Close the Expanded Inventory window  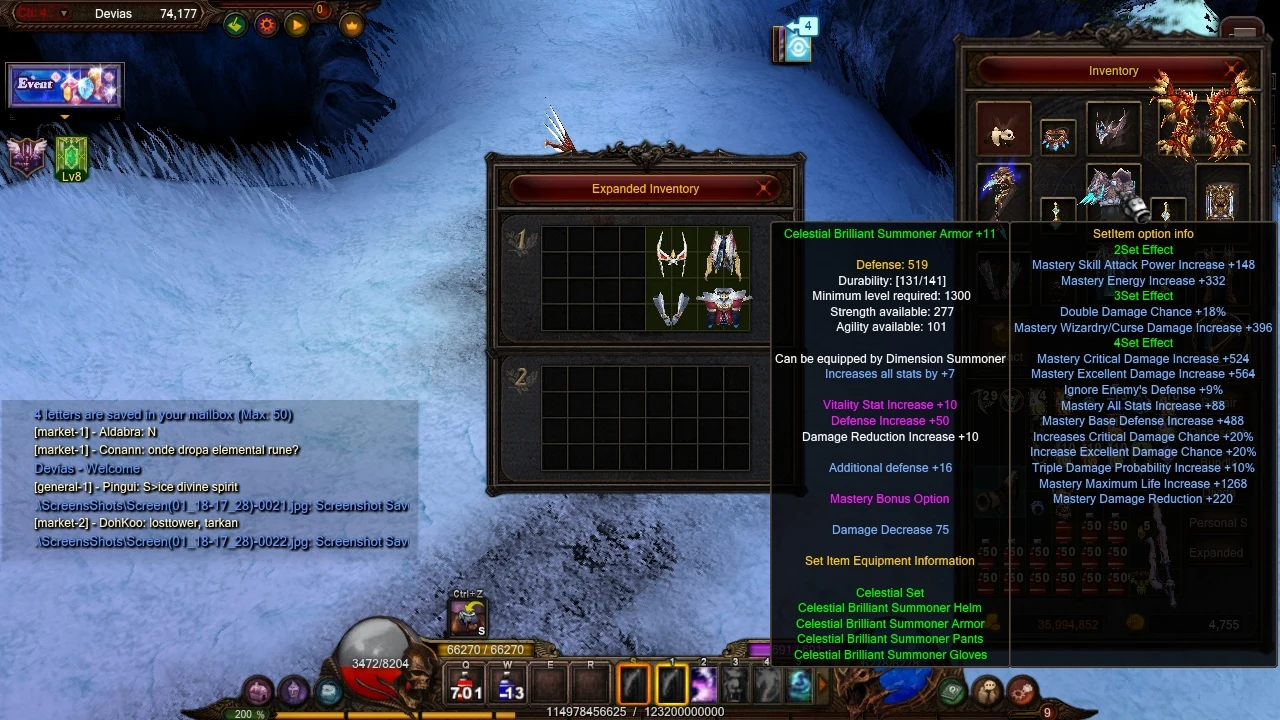point(765,188)
